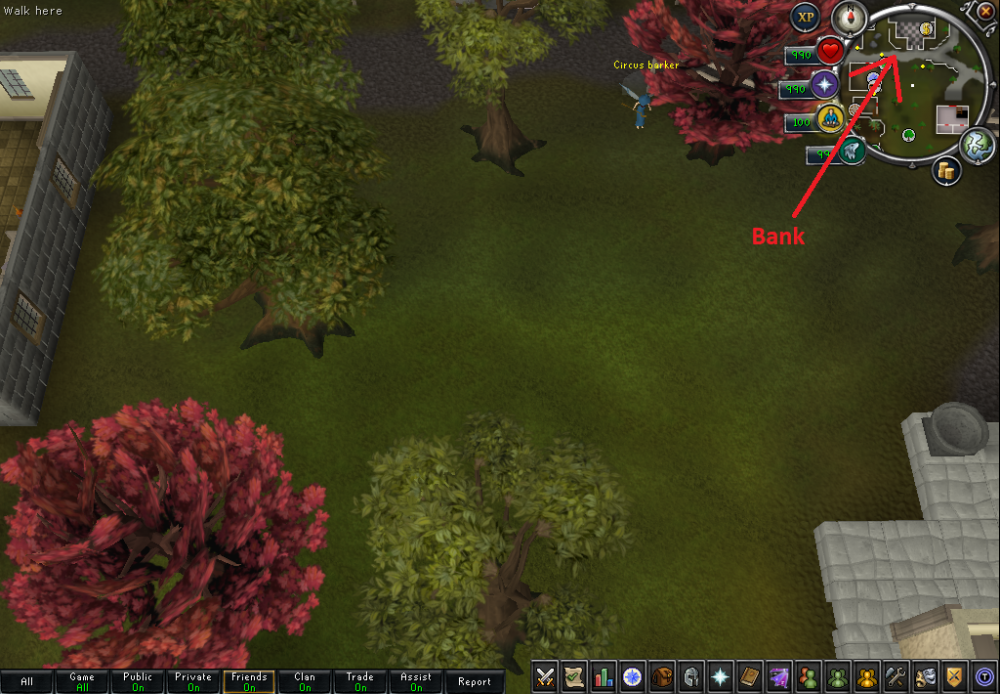
Task: Toggle the purple prayer star orb
Action: pos(825,85)
